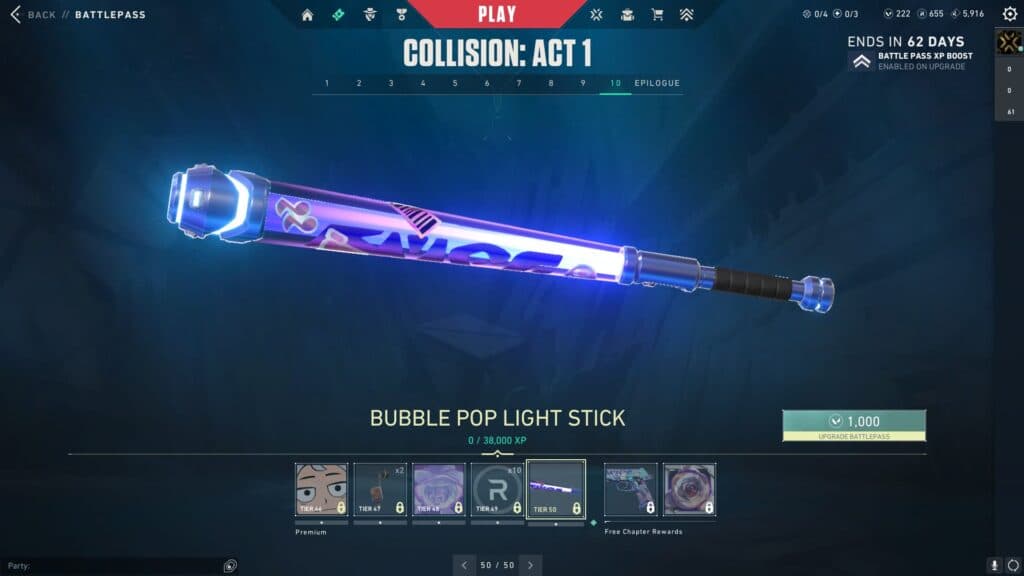Select the Tier 50 light stick reward
Image resolution: width=1024 pixels, height=576 pixels.
click(556, 489)
